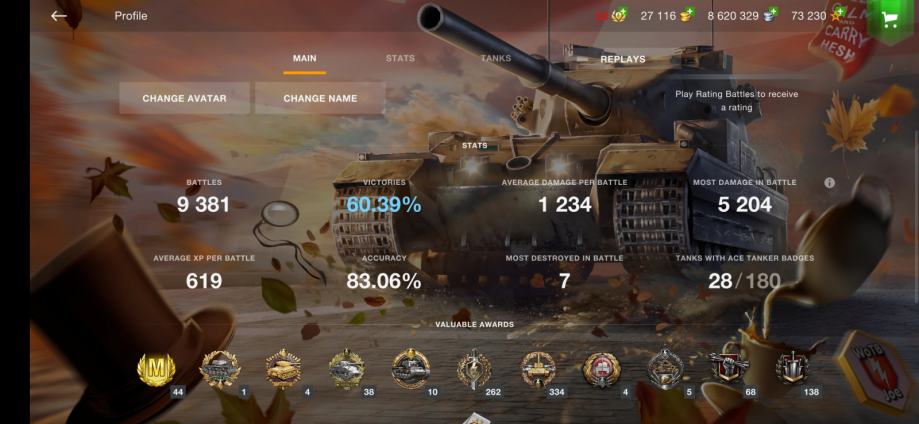919x424 pixels.
Task: View the award medal with count 38
Action: pos(346,369)
